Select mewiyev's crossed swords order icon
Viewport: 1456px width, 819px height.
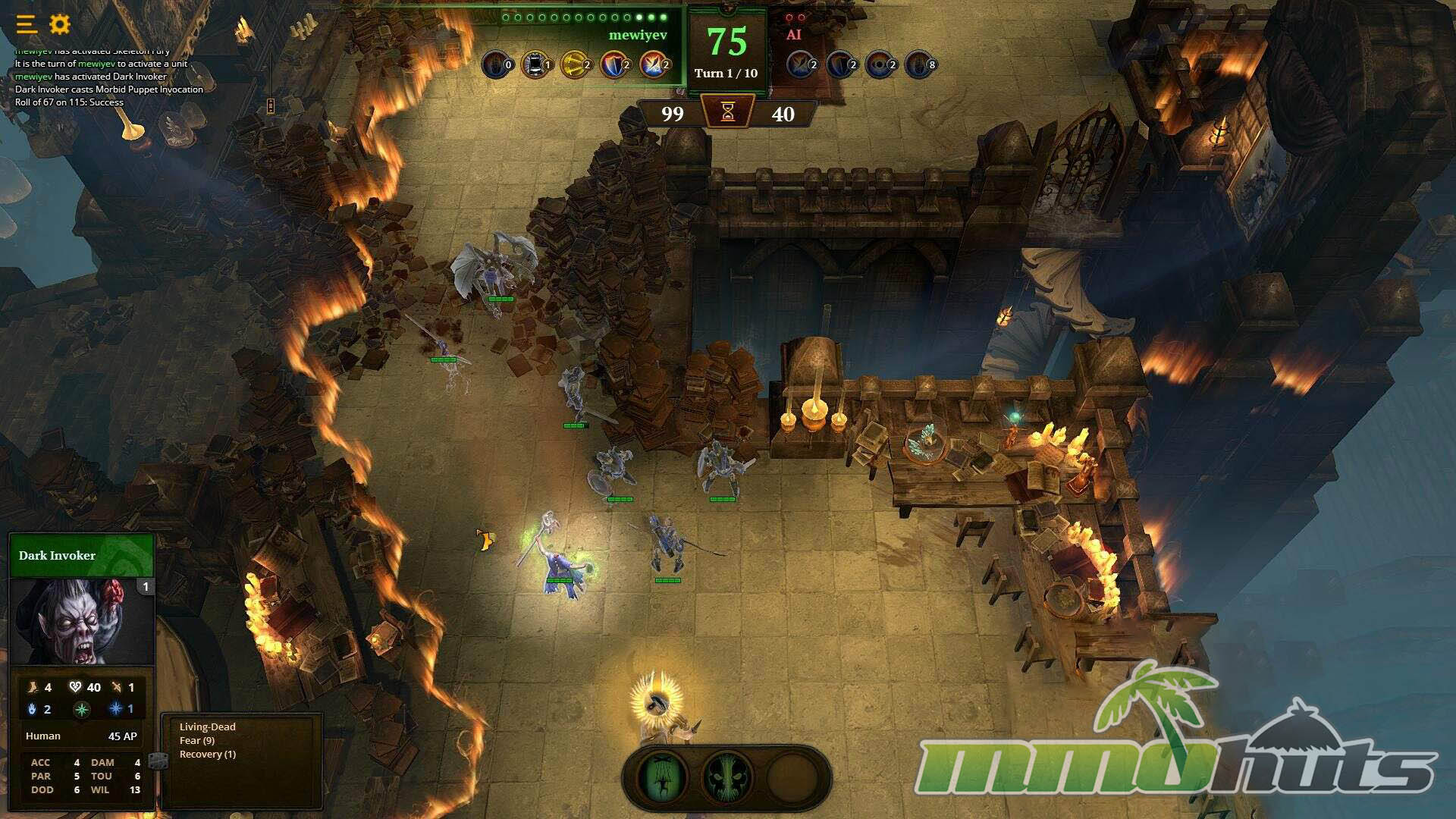tap(653, 64)
